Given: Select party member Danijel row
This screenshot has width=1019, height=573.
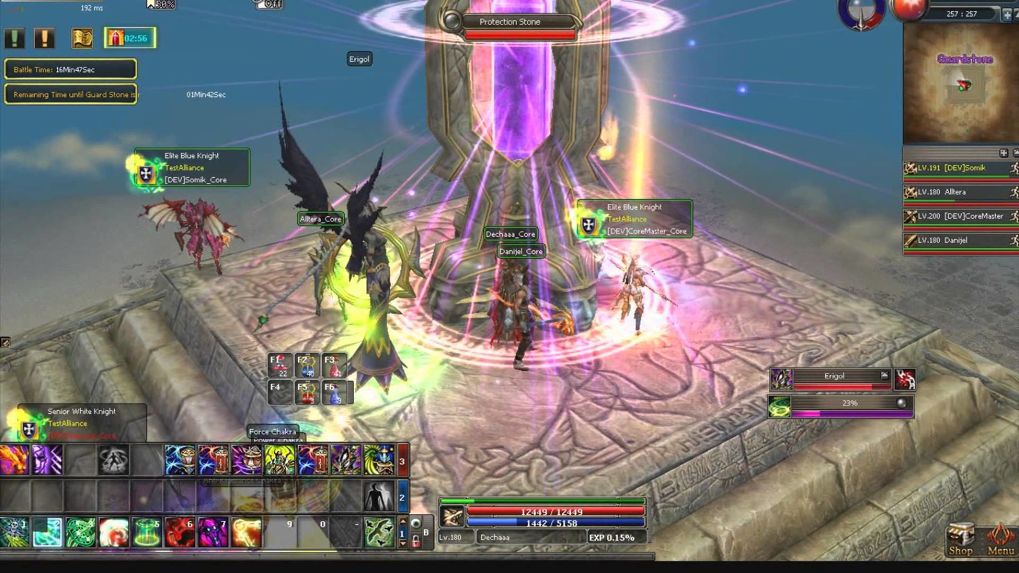Looking at the screenshot, I should point(960,240).
